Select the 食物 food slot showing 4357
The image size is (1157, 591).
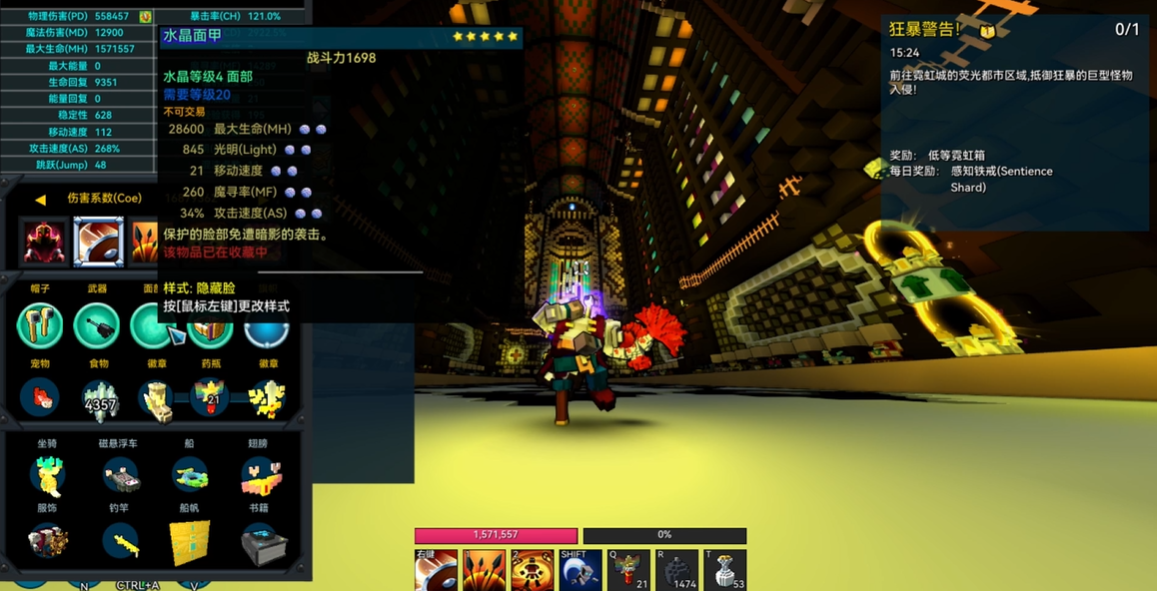(99, 398)
